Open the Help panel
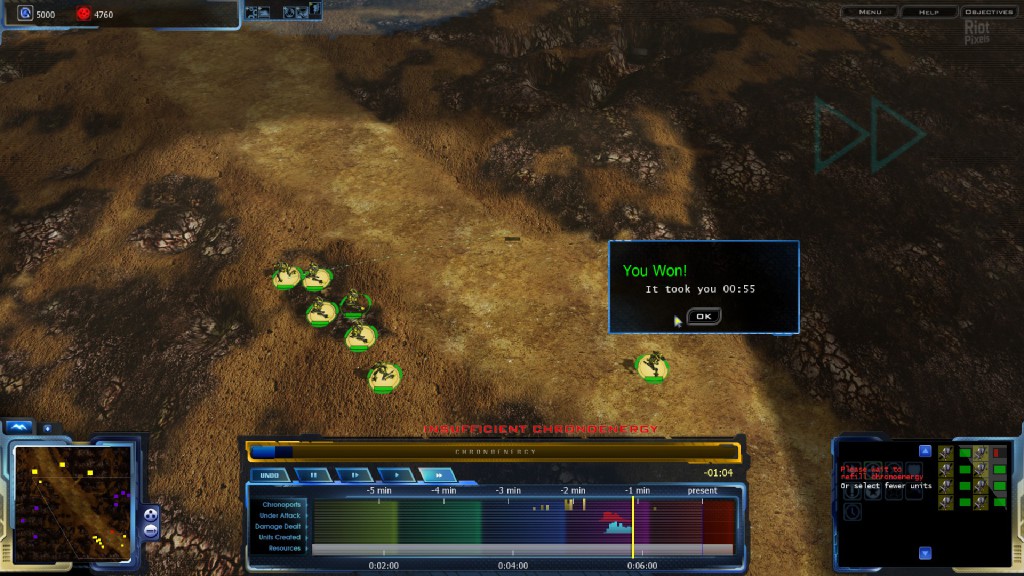The image size is (1024, 576). [x=929, y=12]
